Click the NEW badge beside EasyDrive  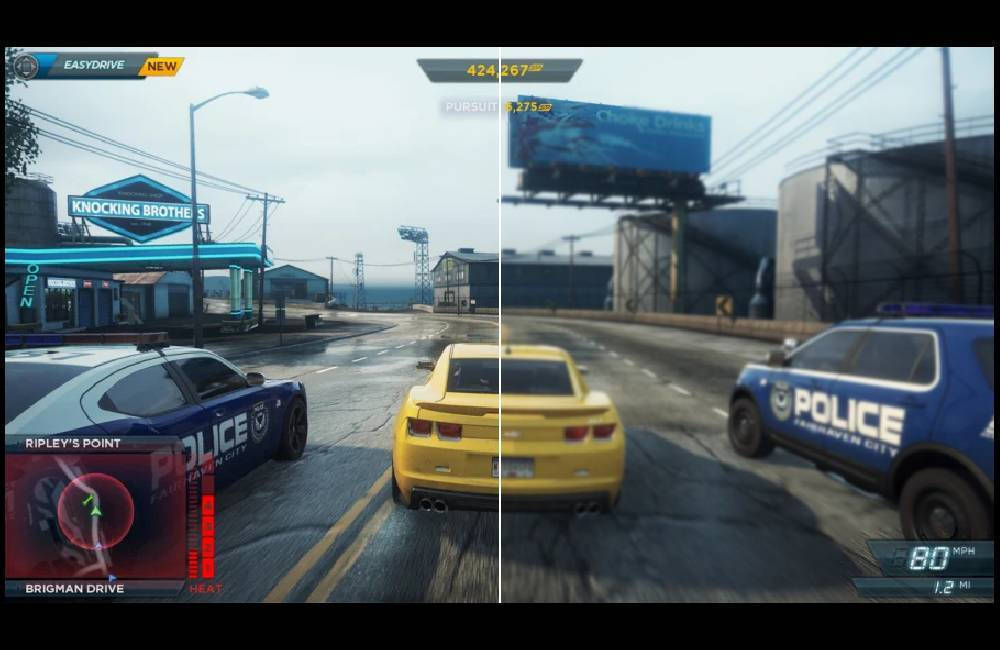pos(161,67)
